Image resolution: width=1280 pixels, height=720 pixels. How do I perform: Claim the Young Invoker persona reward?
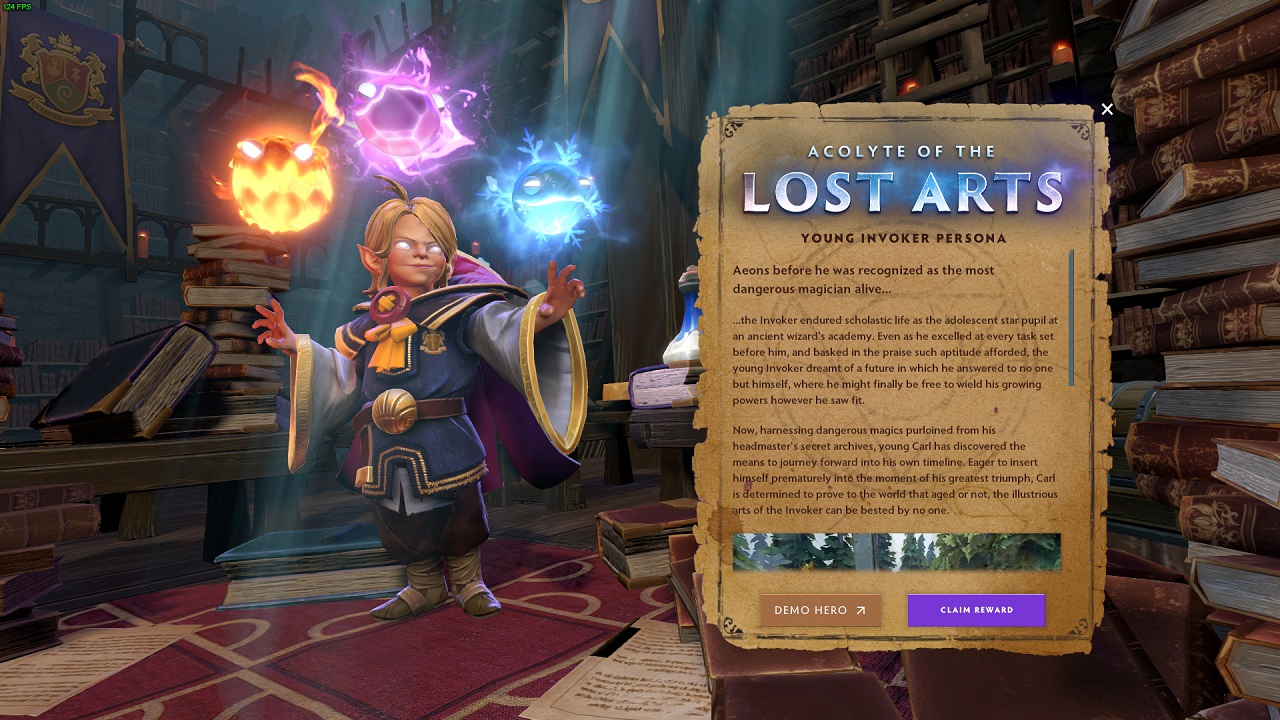[976, 610]
